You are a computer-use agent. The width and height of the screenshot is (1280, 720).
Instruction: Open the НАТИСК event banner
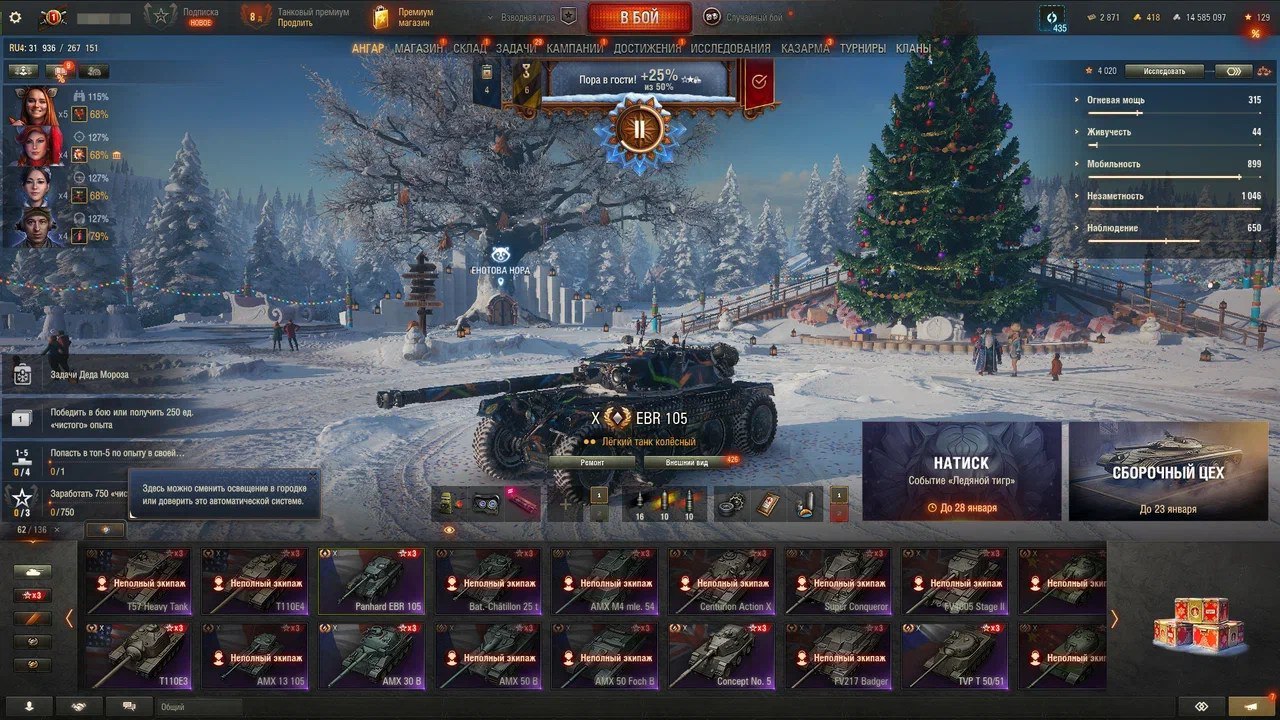(961, 471)
